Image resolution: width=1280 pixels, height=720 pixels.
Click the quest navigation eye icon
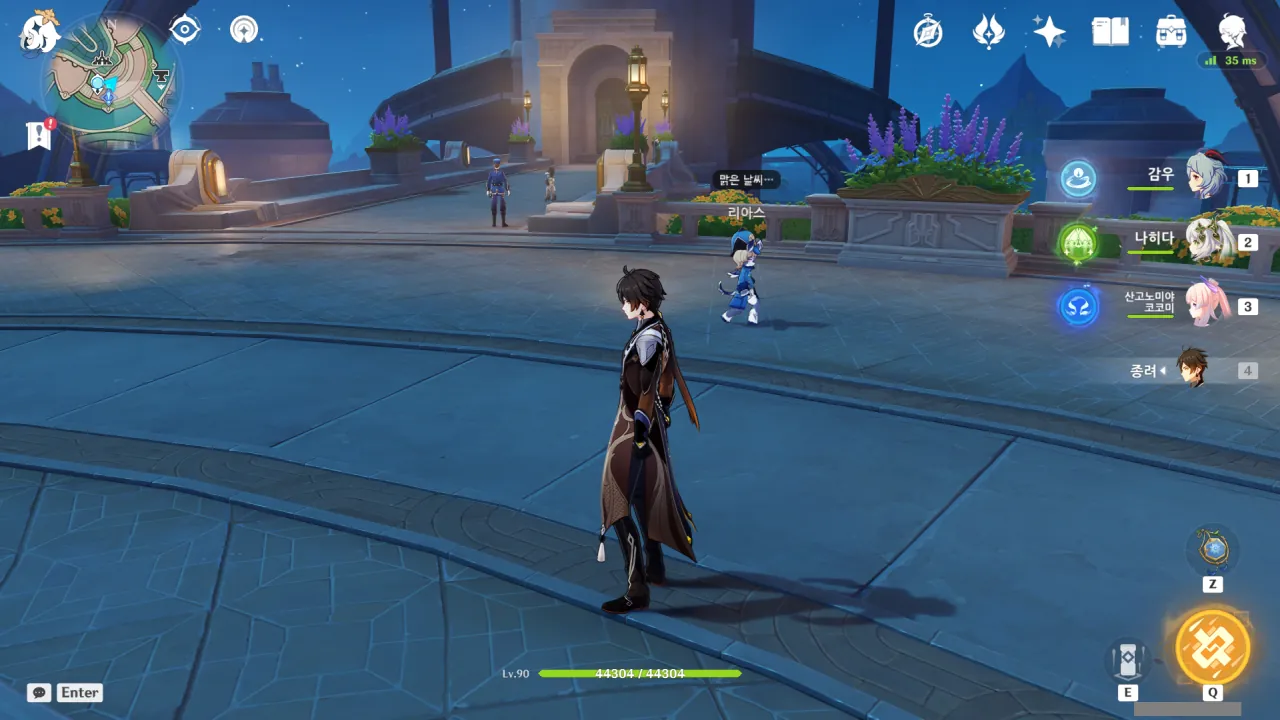185,29
